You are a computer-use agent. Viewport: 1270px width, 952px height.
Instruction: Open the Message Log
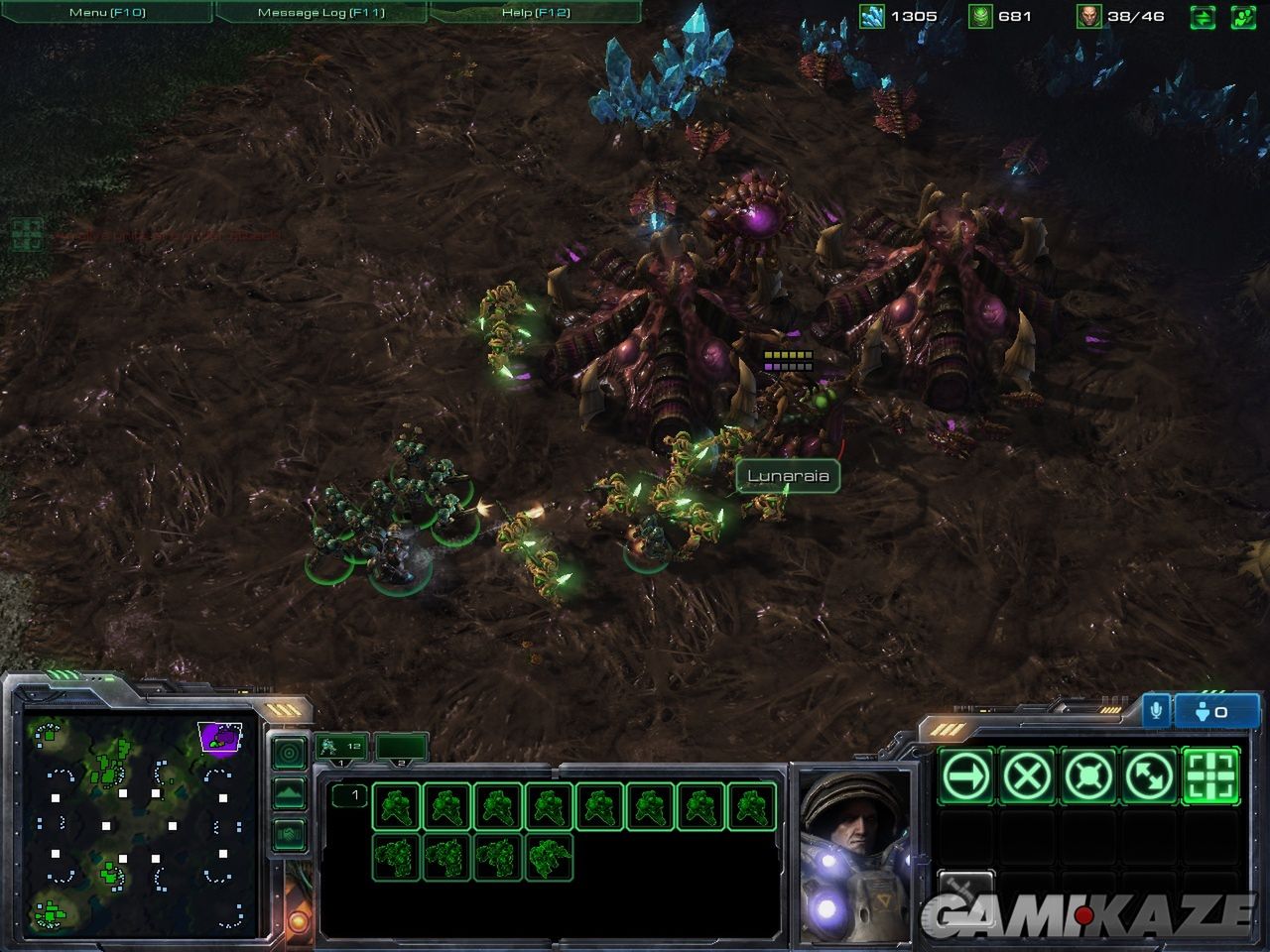[320, 12]
